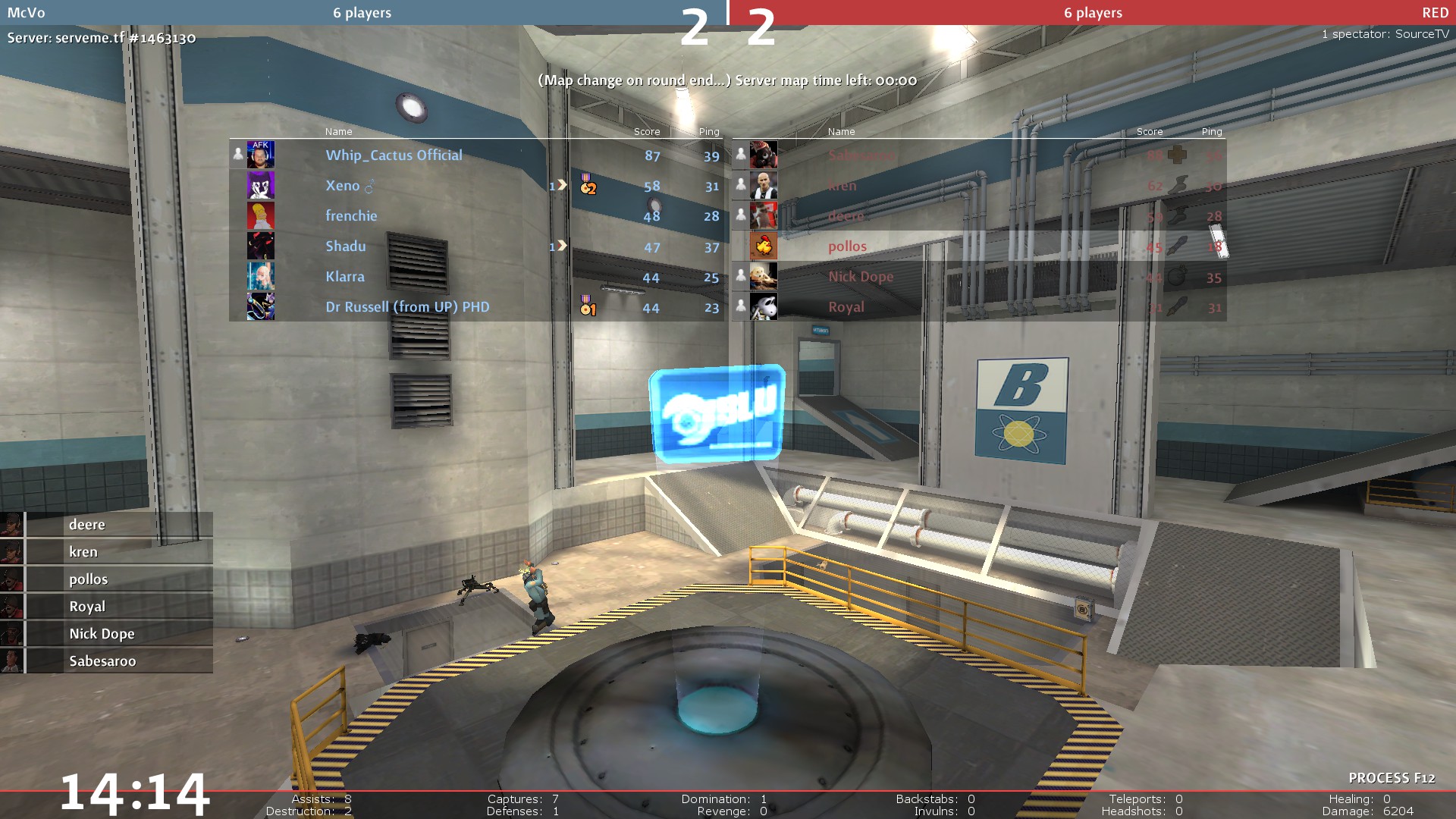Screen dimensions: 1456x819
Task: Select Shadu's scoreboard row
Action: pos(346,246)
